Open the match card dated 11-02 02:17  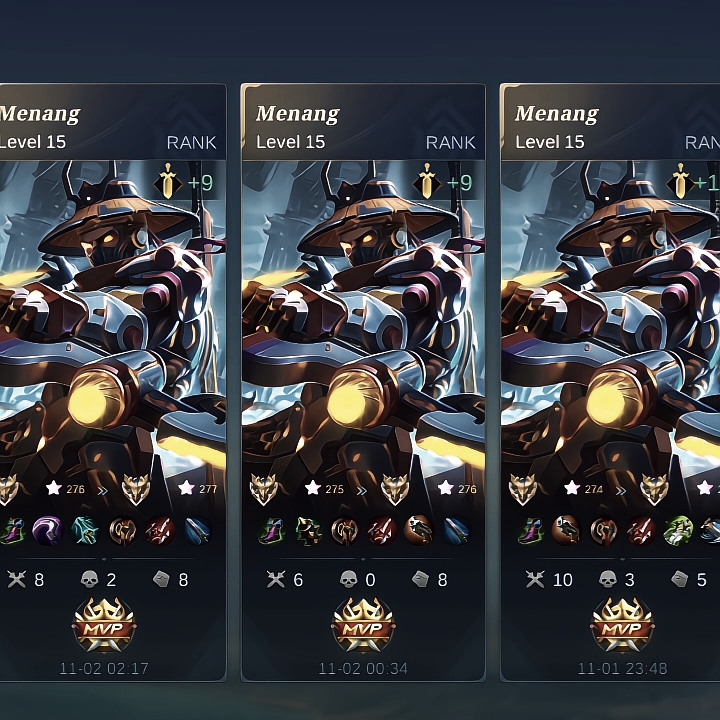pos(112,380)
